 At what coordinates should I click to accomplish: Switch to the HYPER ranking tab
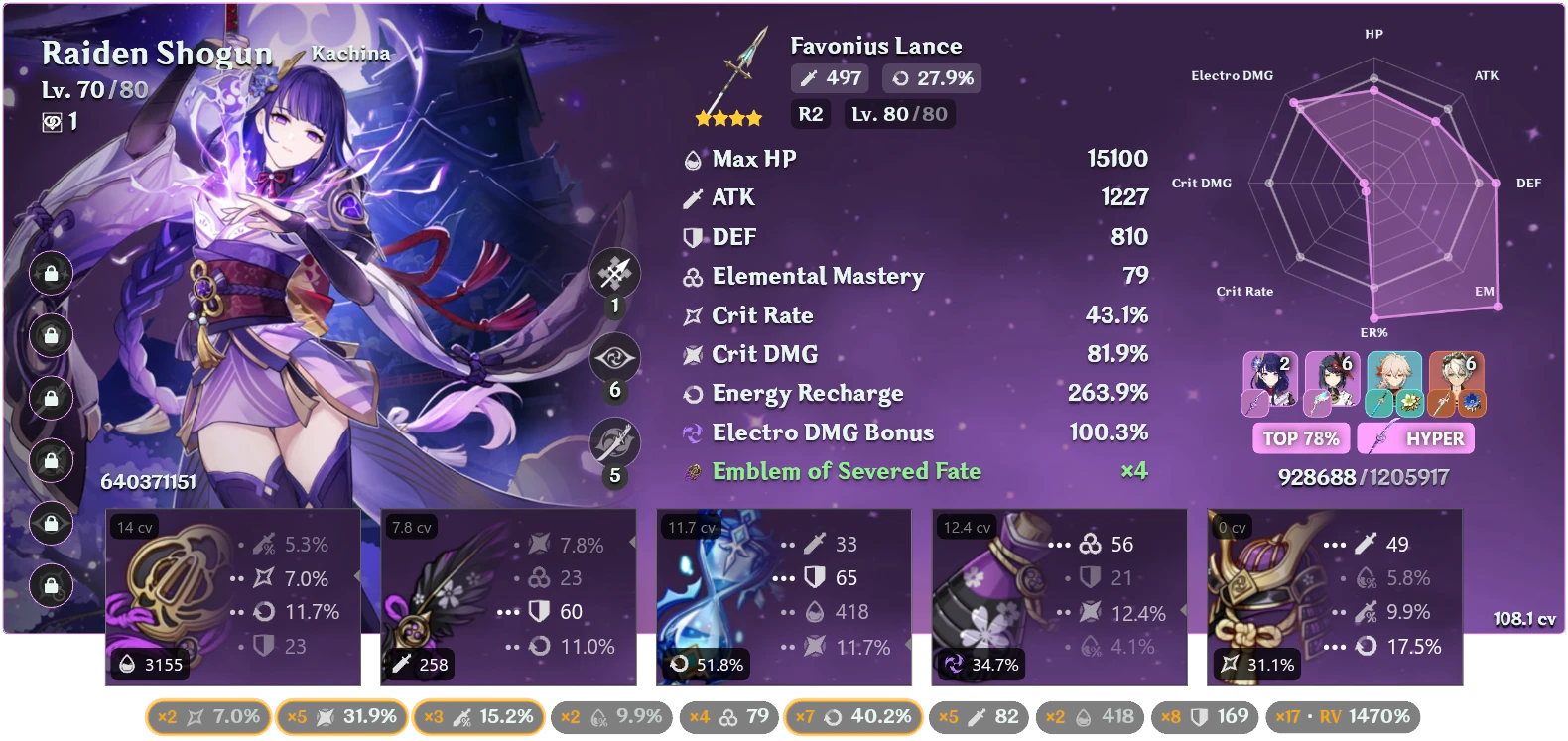(1417, 437)
